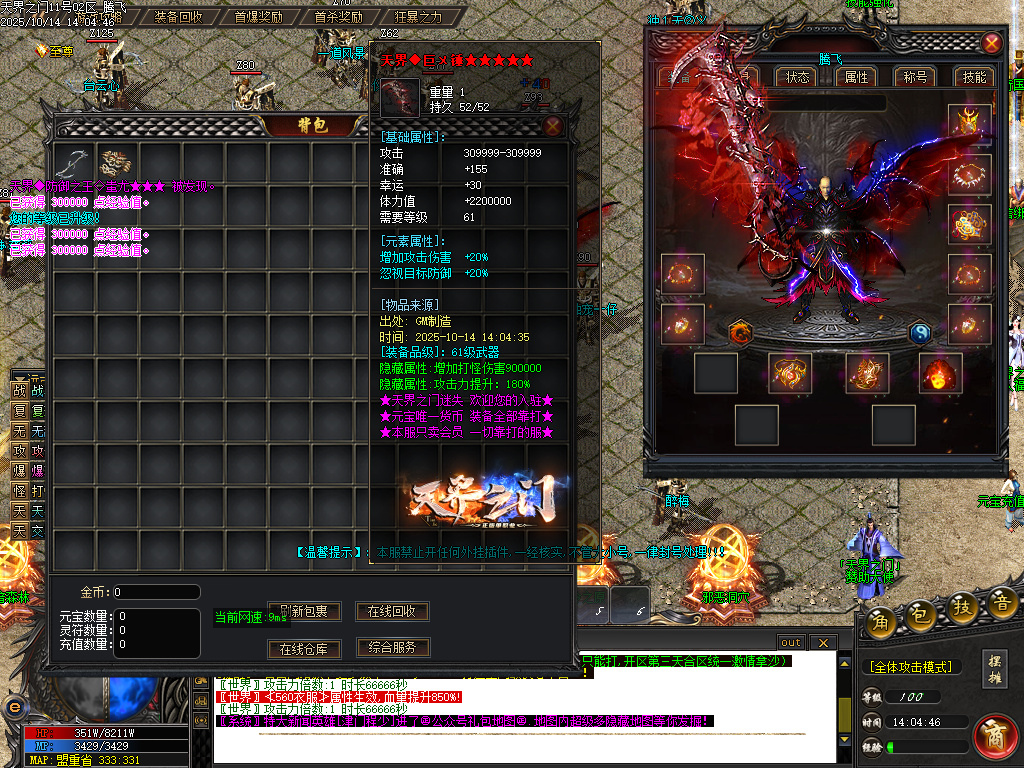Select the 称号 title tab
The image size is (1024, 768).
[915, 77]
